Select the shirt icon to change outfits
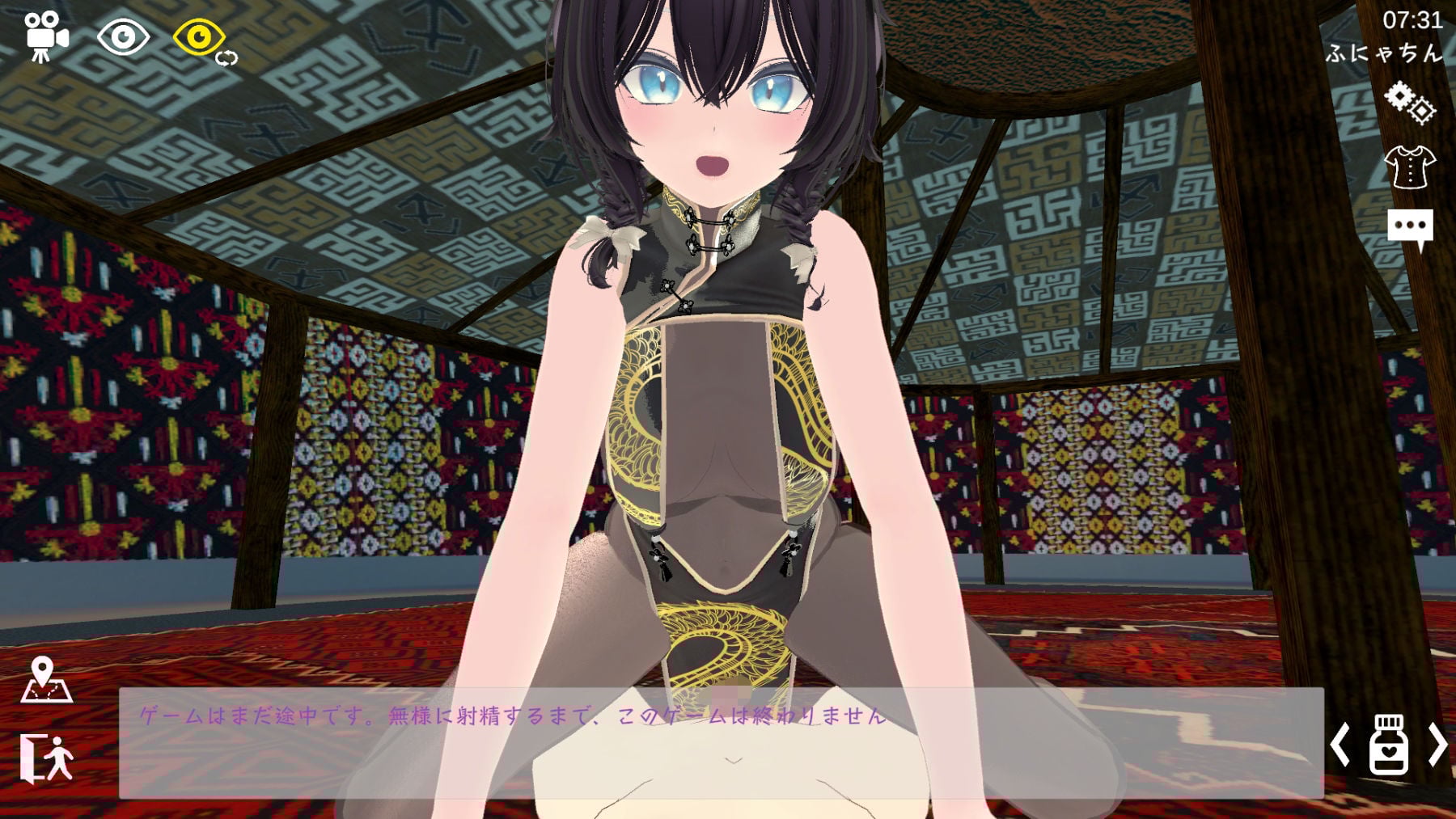Screen dimensions: 1456x819 (x=1412, y=167)
